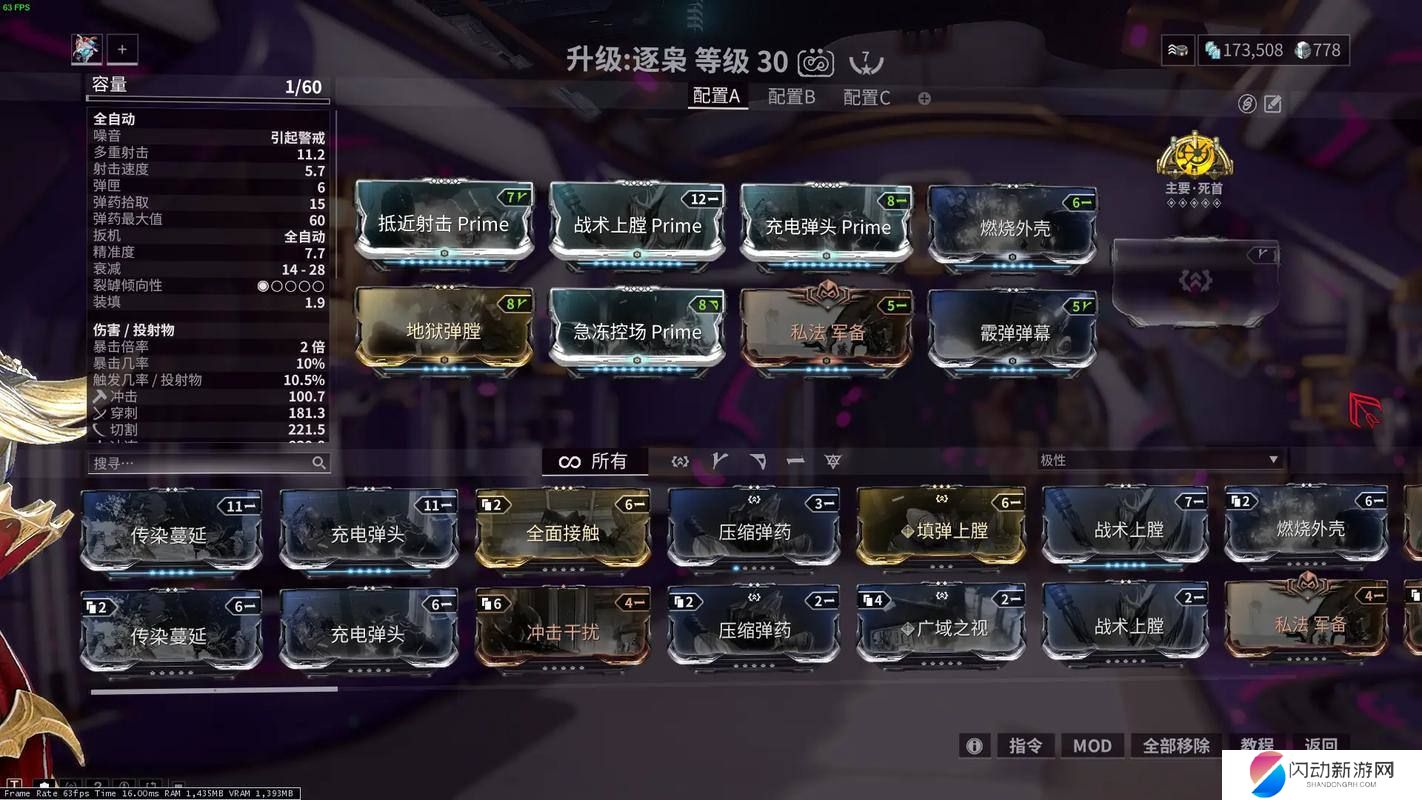Click inside the 搜寻 search field
Image resolution: width=1422 pixels, height=800 pixels.
[x=200, y=462]
